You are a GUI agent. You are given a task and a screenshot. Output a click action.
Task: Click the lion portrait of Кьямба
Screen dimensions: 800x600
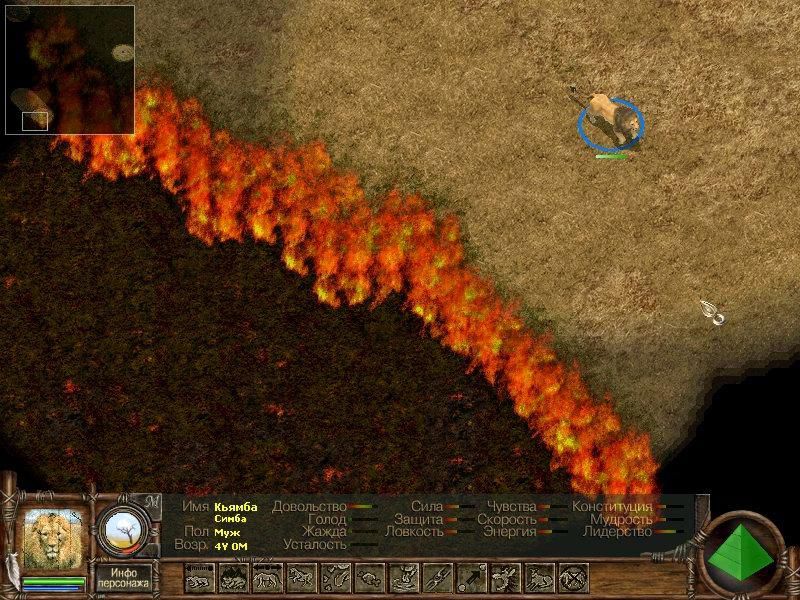(53, 541)
